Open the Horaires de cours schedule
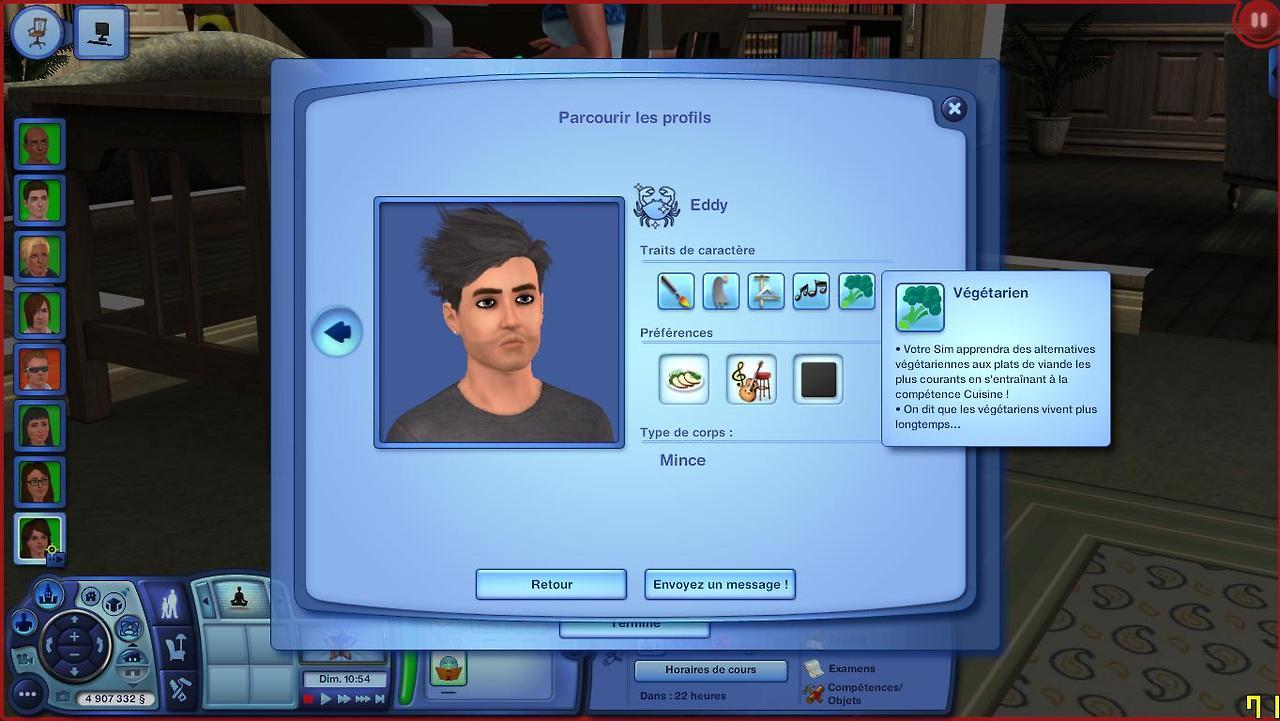The width and height of the screenshot is (1280, 721). (711, 670)
